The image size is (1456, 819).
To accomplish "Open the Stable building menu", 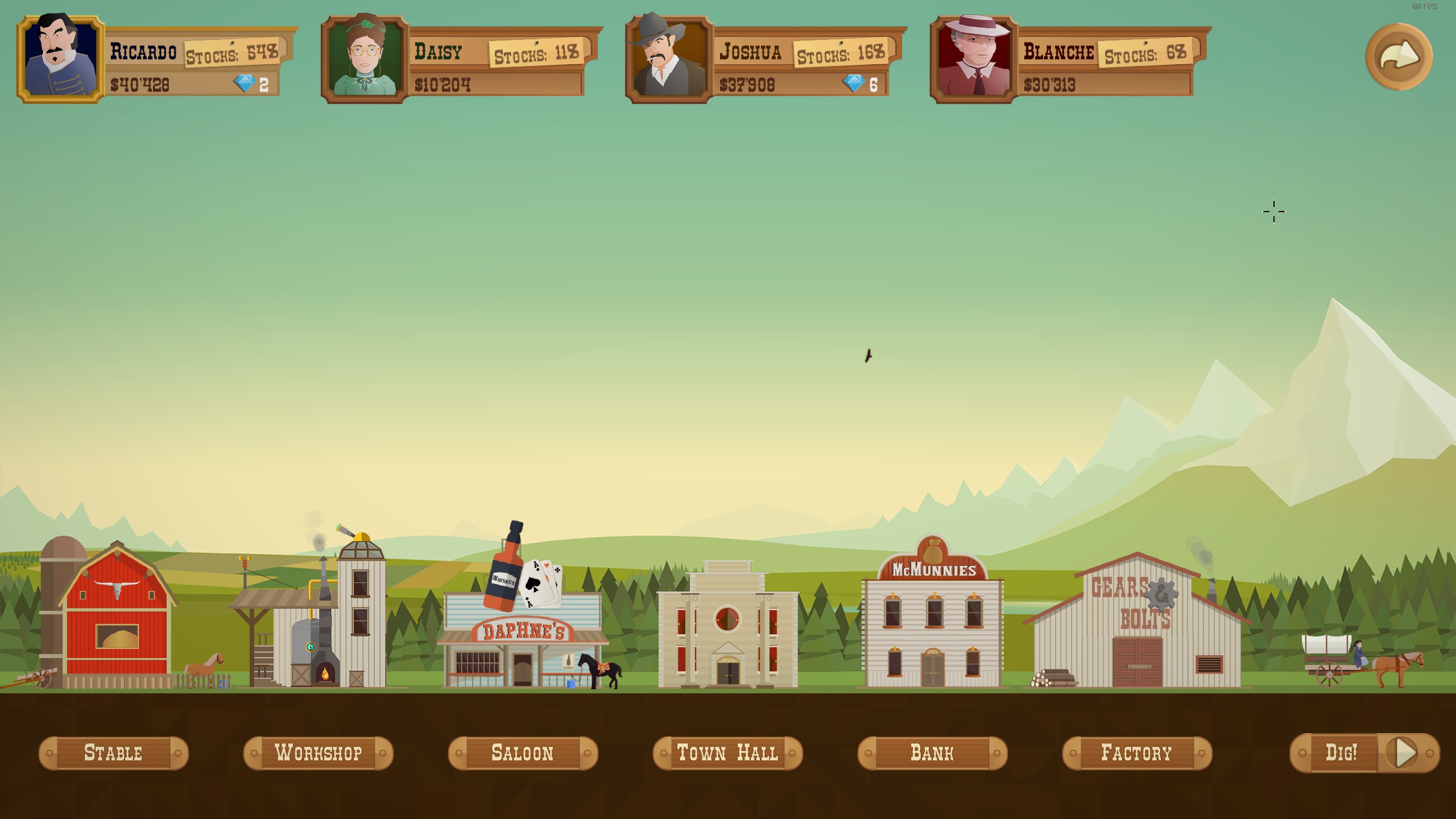I will coord(113,753).
